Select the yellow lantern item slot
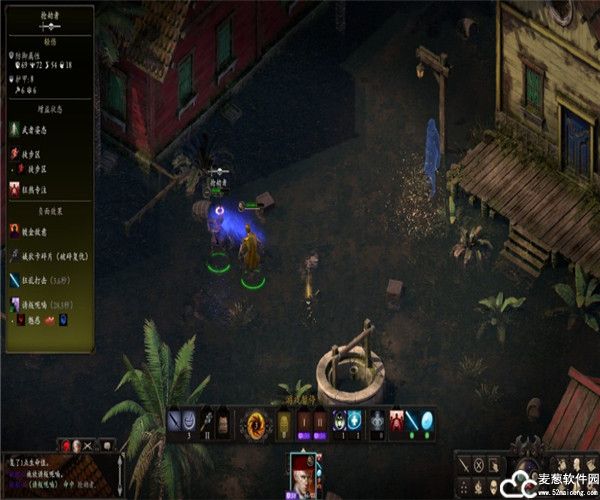 coord(282,421)
